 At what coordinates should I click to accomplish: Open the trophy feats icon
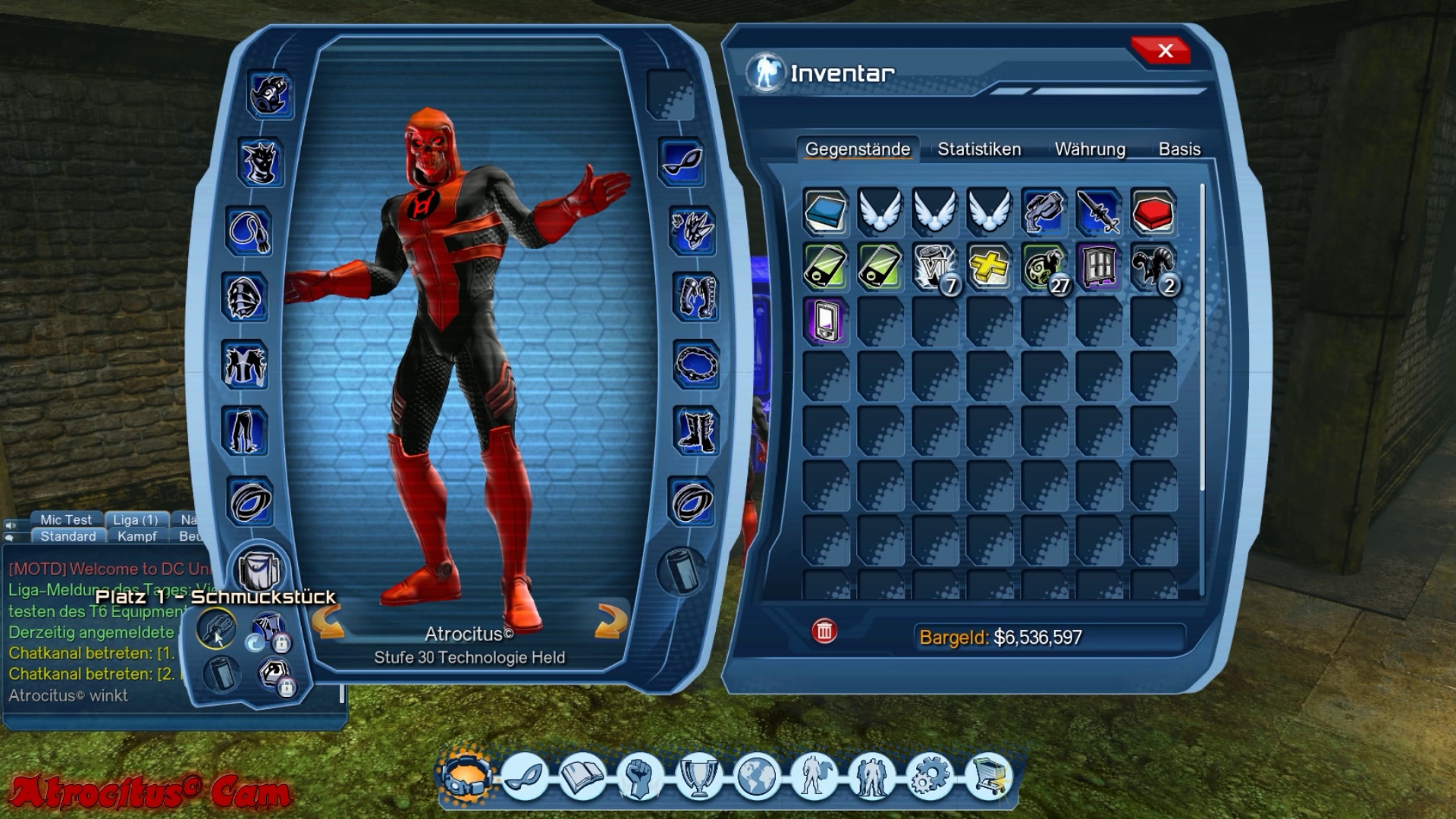click(x=698, y=777)
